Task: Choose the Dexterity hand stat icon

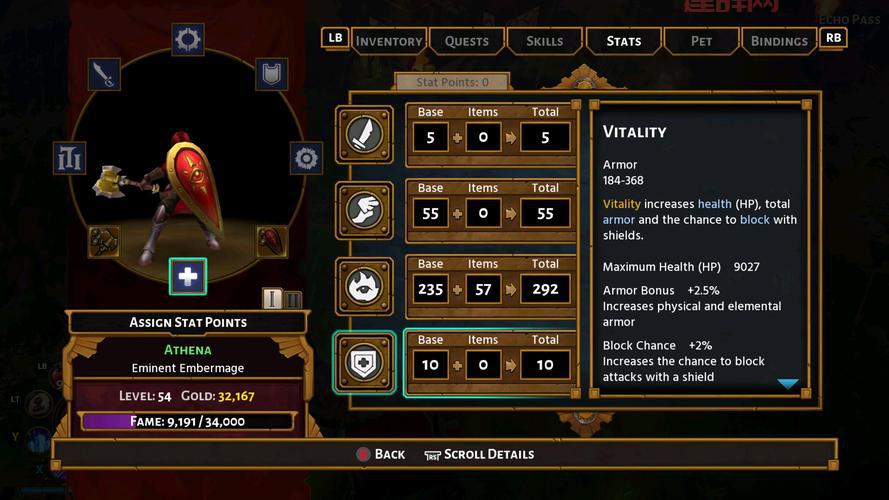Action: [364, 209]
